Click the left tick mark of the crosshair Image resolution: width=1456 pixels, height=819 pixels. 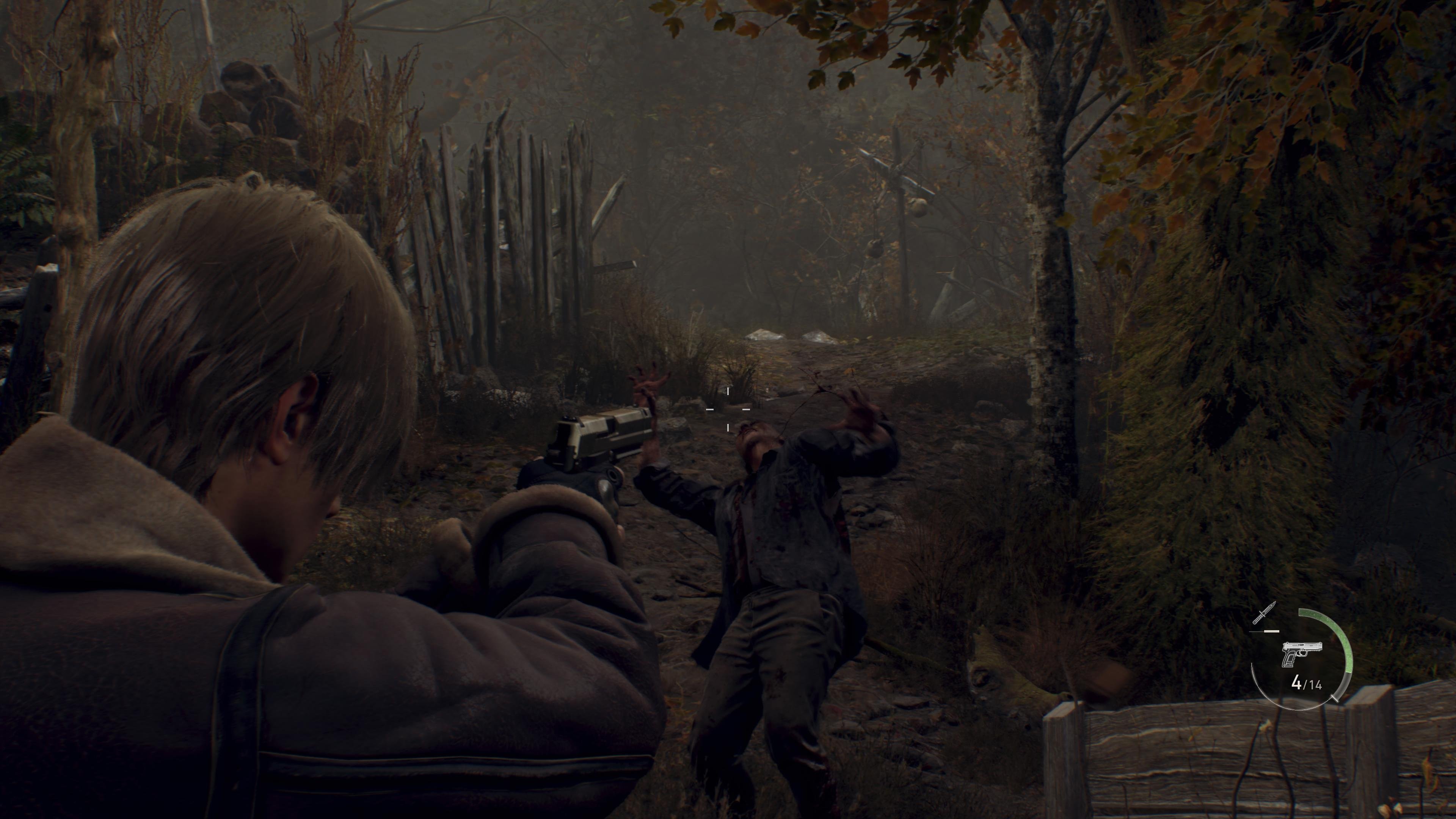(x=710, y=409)
